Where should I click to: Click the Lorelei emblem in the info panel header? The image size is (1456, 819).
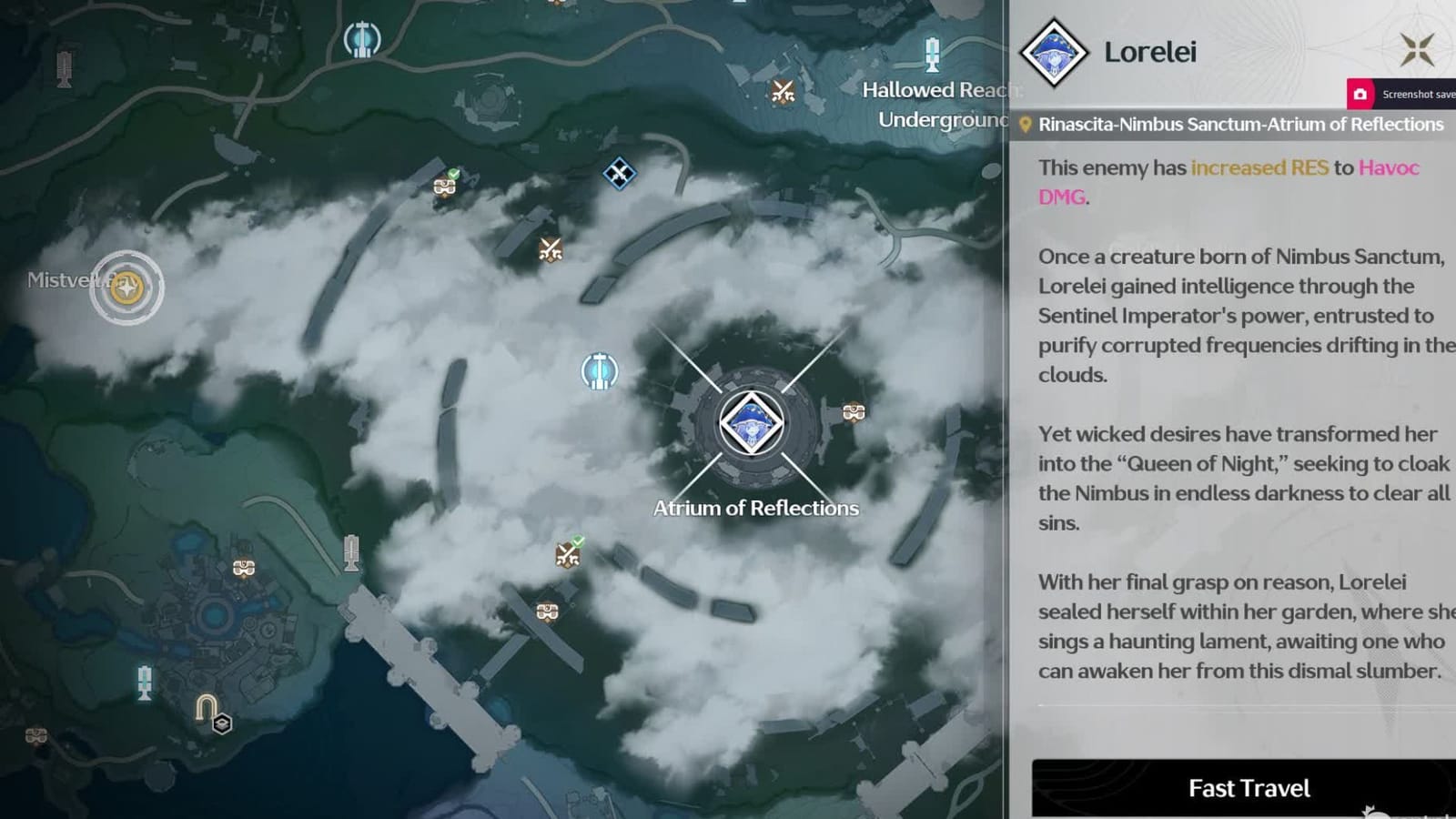point(1054,52)
